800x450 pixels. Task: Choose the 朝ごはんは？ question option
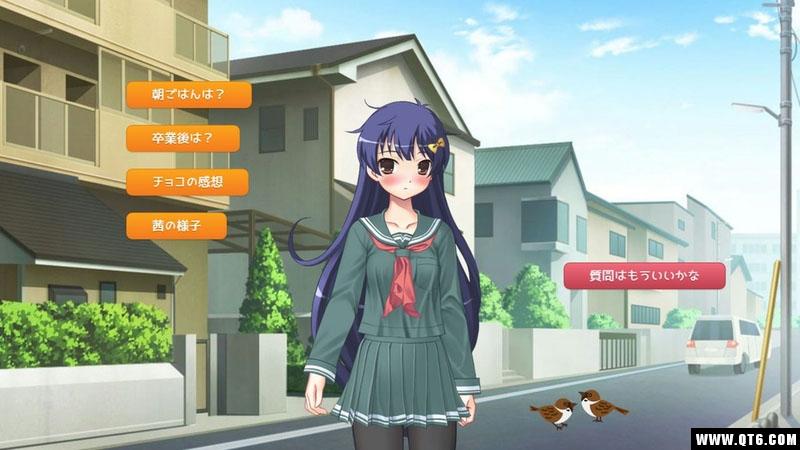tap(188, 95)
